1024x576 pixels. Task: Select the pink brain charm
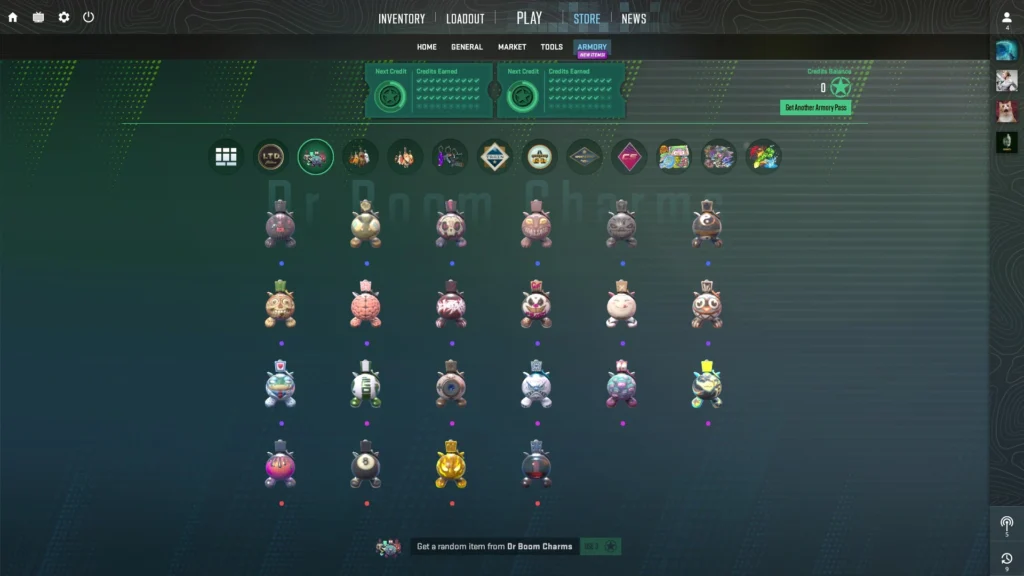[x=367, y=306]
